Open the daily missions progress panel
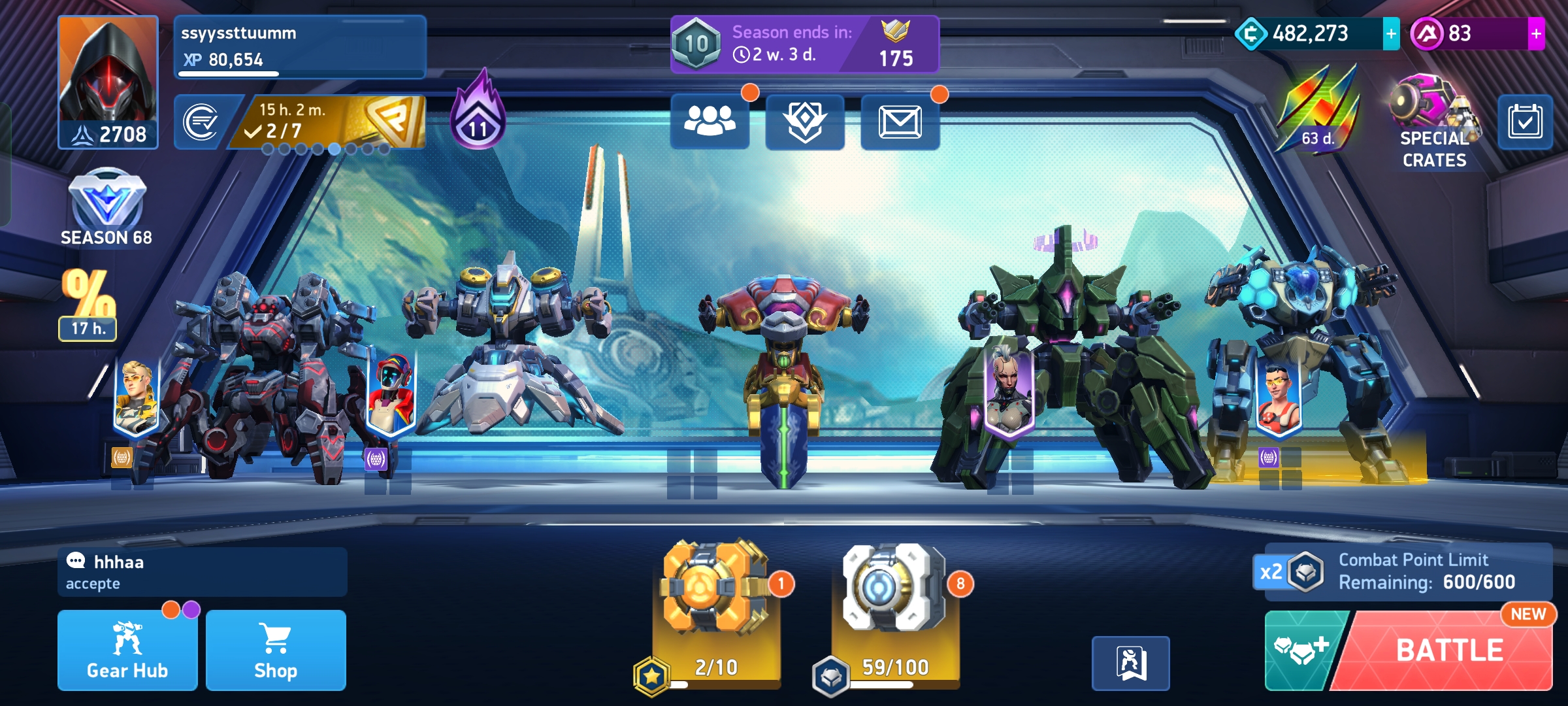Screen dimensions: 1568x706 pos(333,122)
